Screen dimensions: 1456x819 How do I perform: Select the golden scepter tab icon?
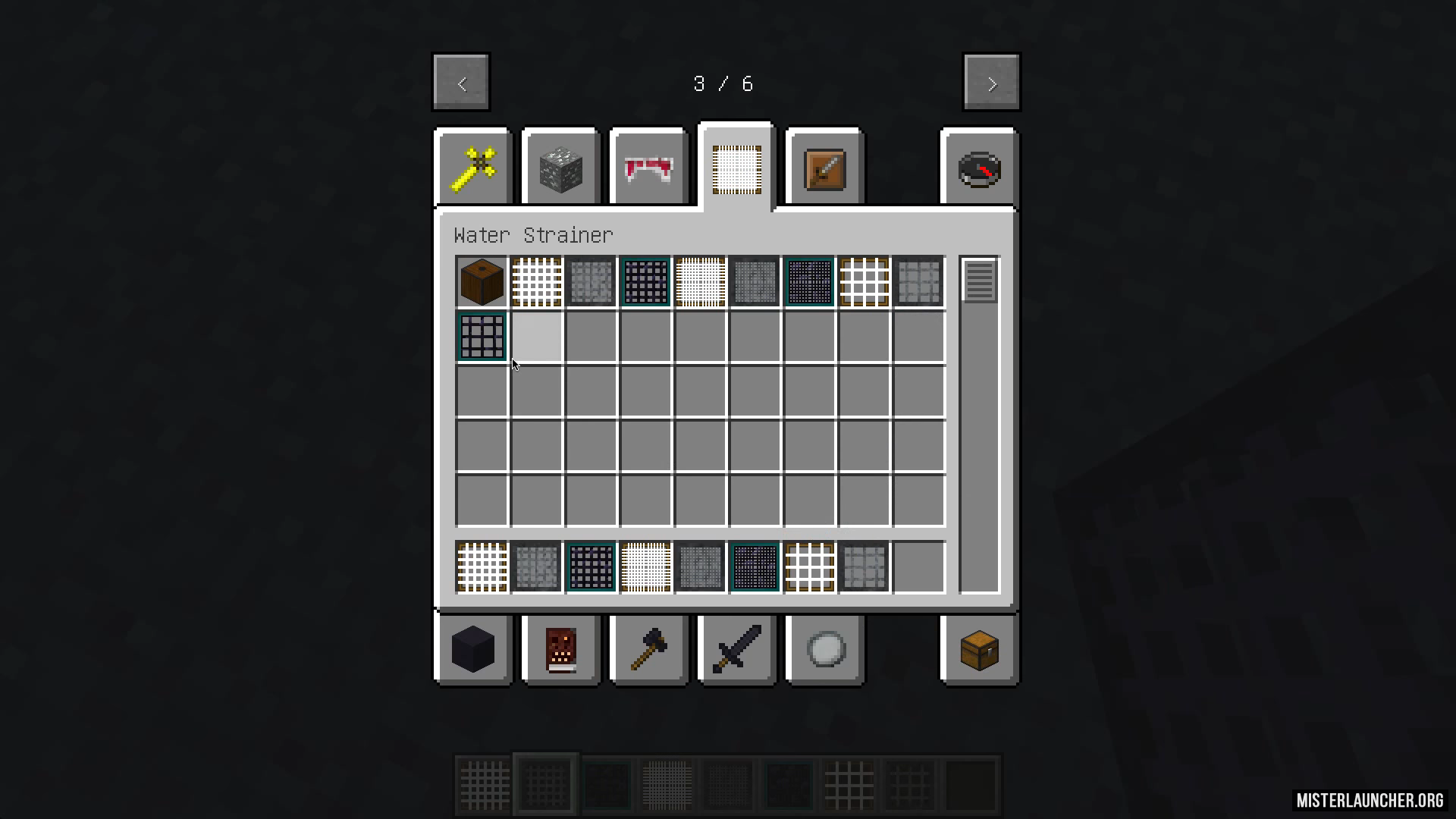[472, 167]
